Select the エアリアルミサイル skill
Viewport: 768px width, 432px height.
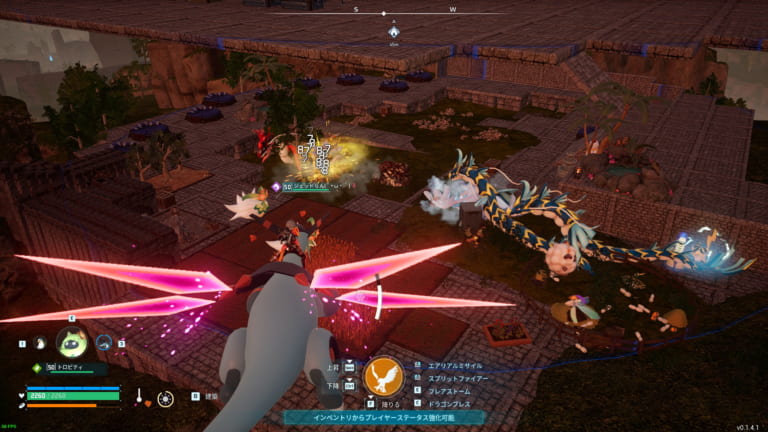coord(459,365)
